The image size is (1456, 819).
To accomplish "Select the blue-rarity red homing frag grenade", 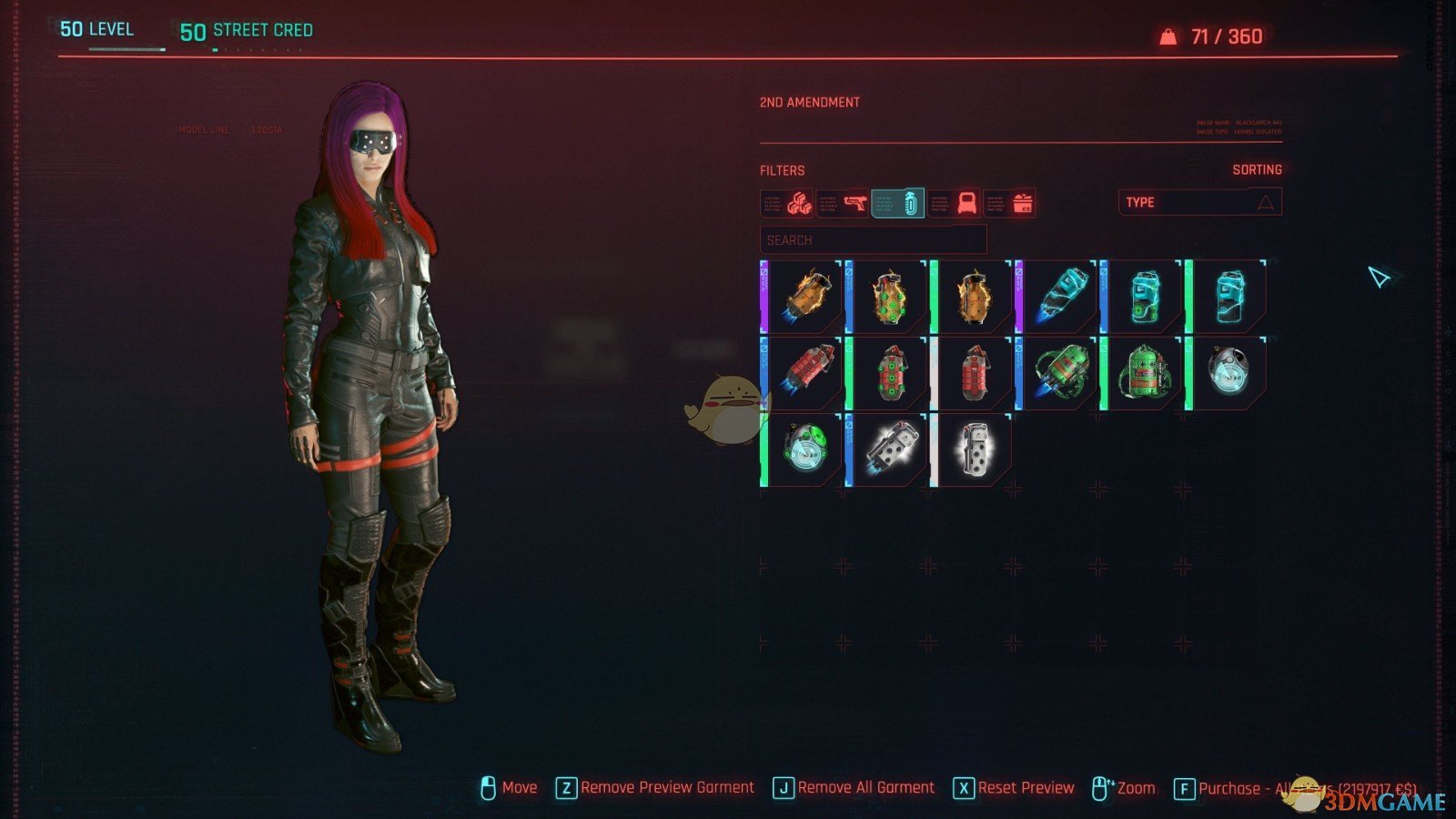I will [x=803, y=373].
